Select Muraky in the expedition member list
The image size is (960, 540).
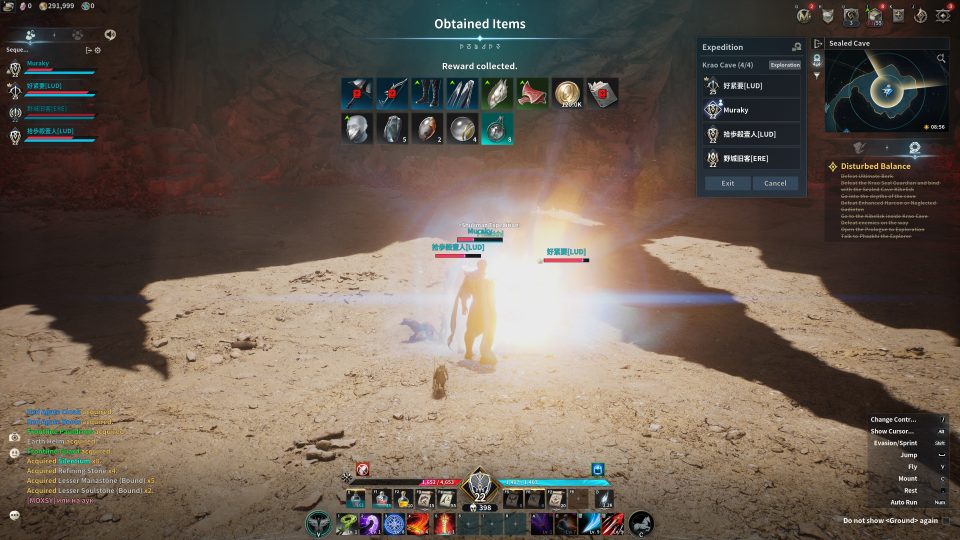point(751,110)
